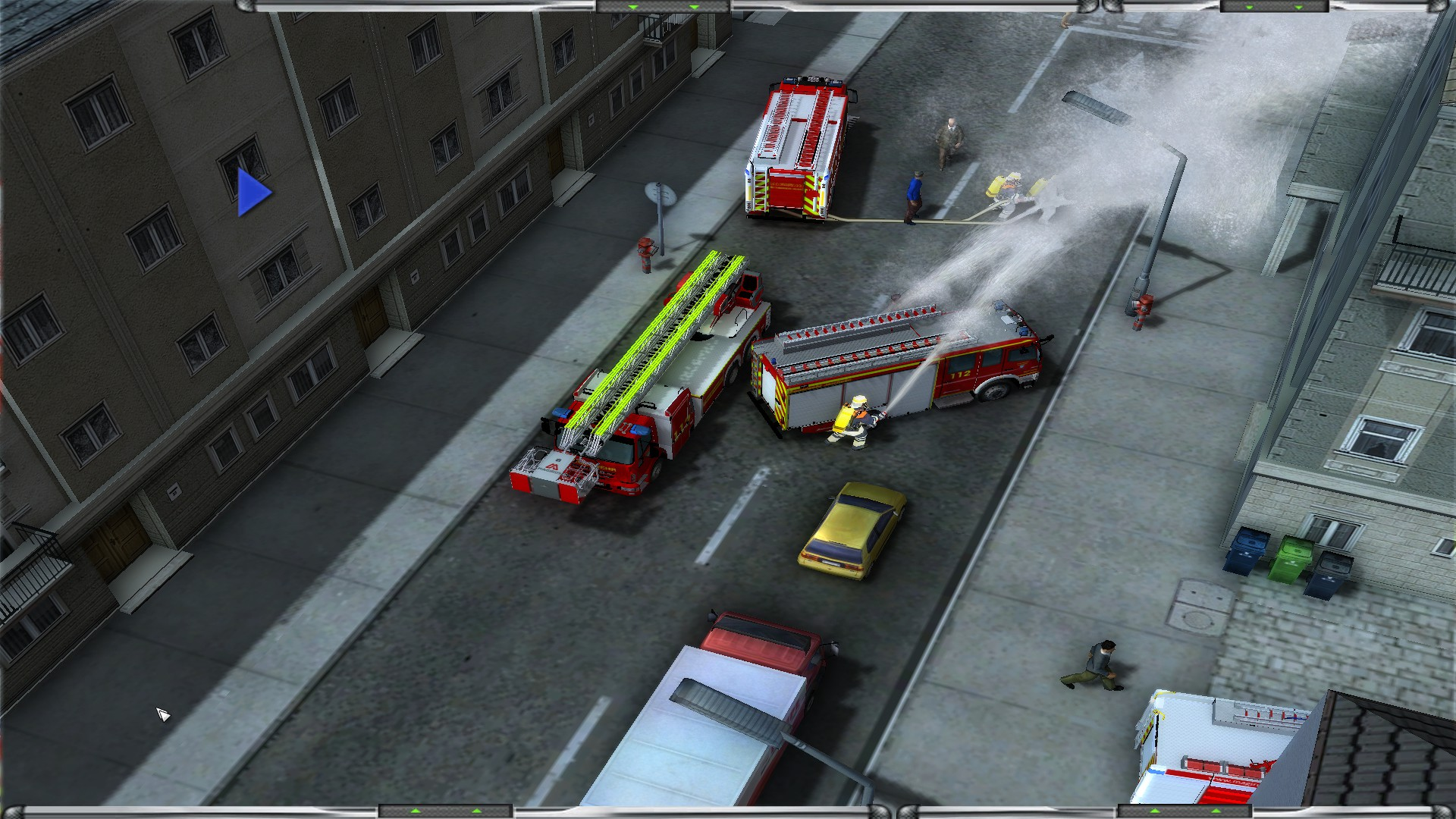The height and width of the screenshot is (819, 1456).
Task: Expand the bottom-left up-arrow panel tab
Action: click(x=446, y=811)
